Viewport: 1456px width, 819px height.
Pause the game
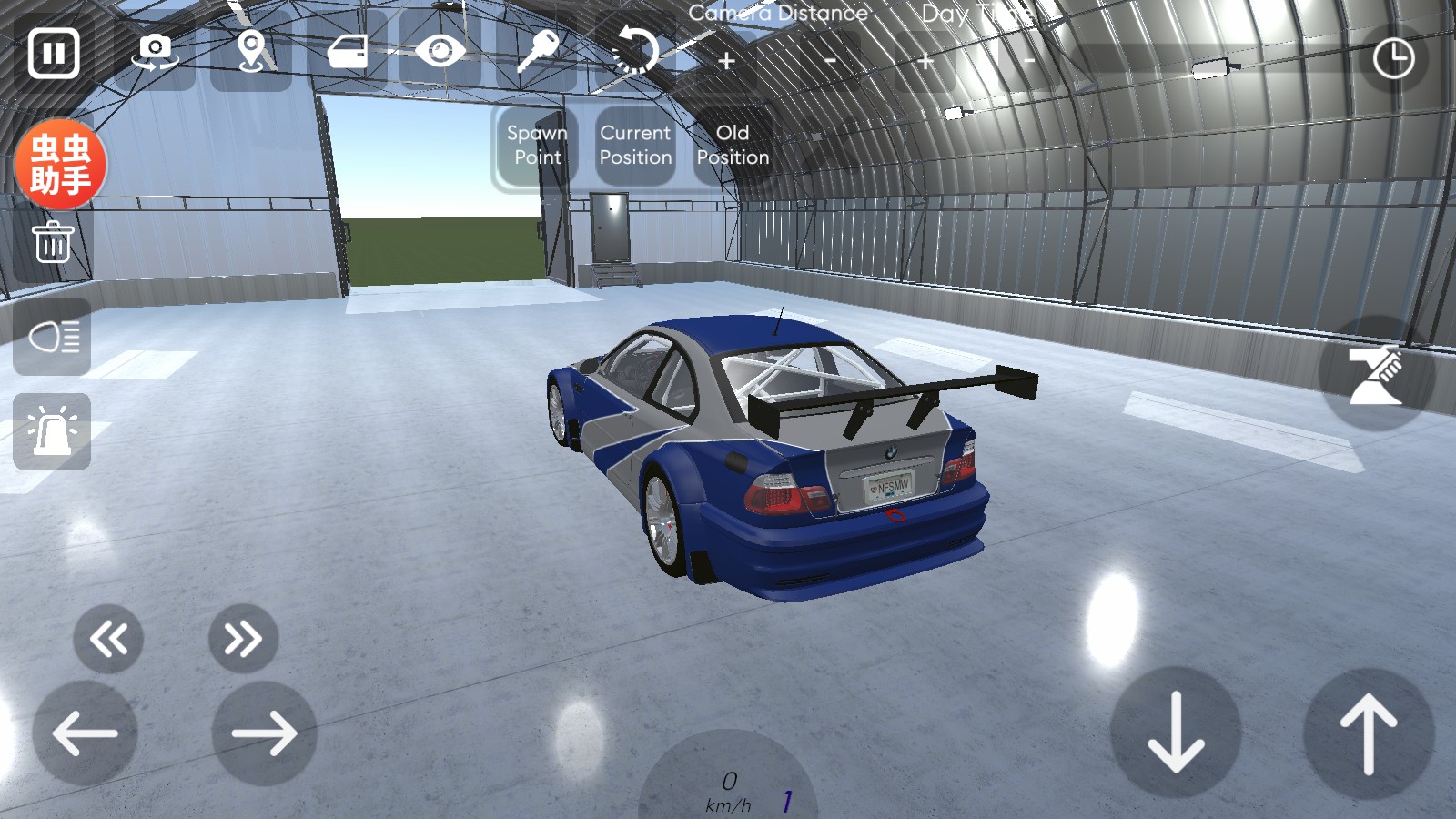[54, 53]
